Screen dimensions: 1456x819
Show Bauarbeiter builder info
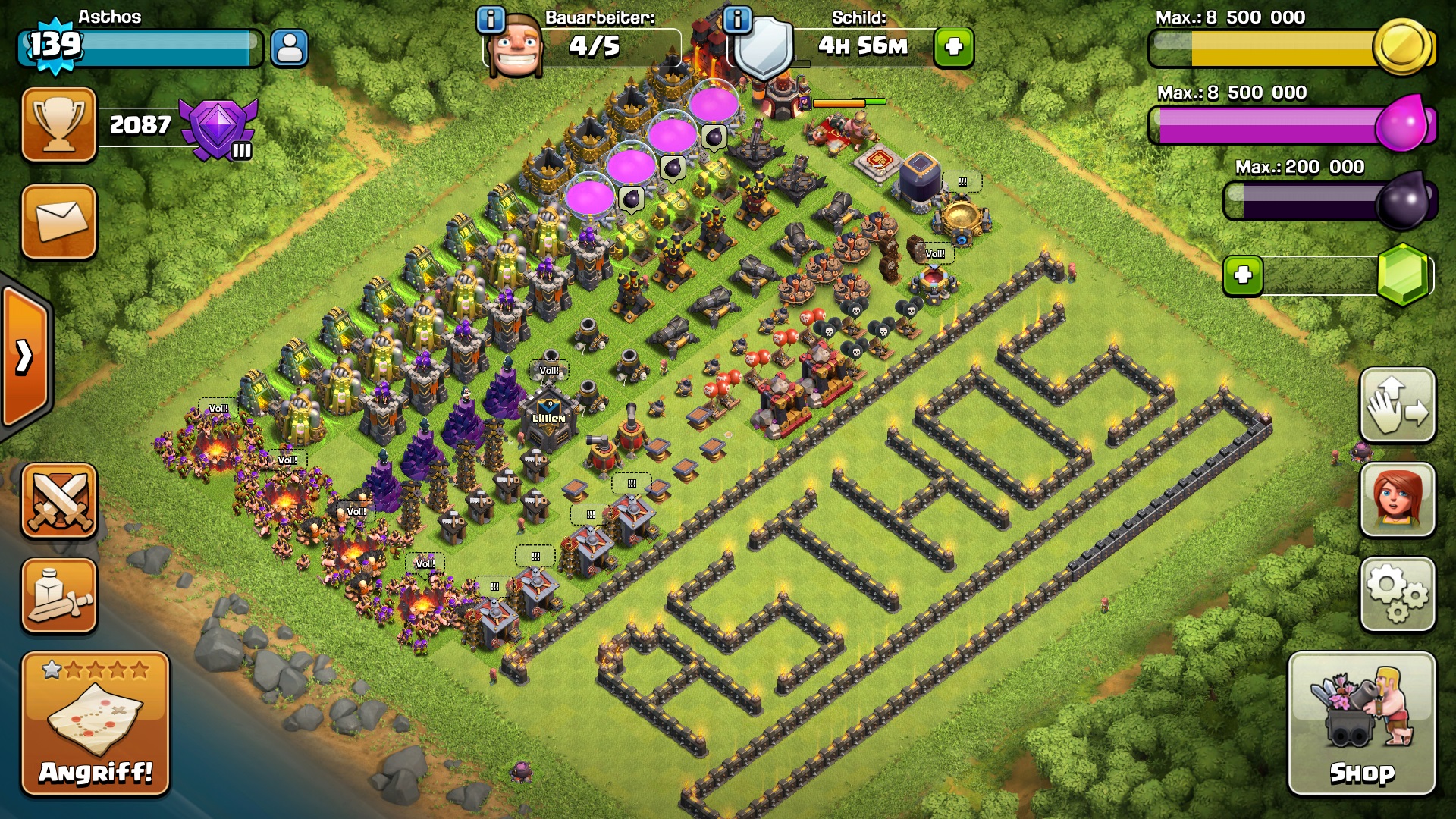[x=491, y=19]
